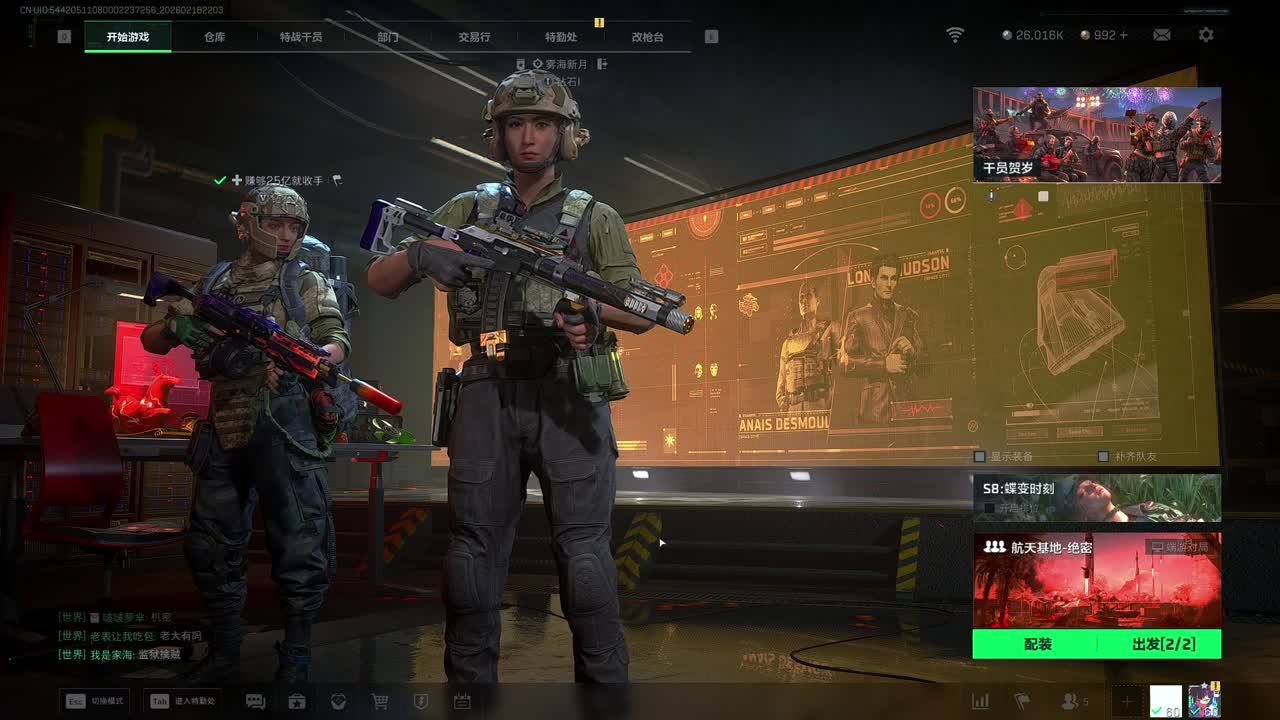Open settings with the gear icon
The height and width of the screenshot is (720, 1280).
point(1206,35)
